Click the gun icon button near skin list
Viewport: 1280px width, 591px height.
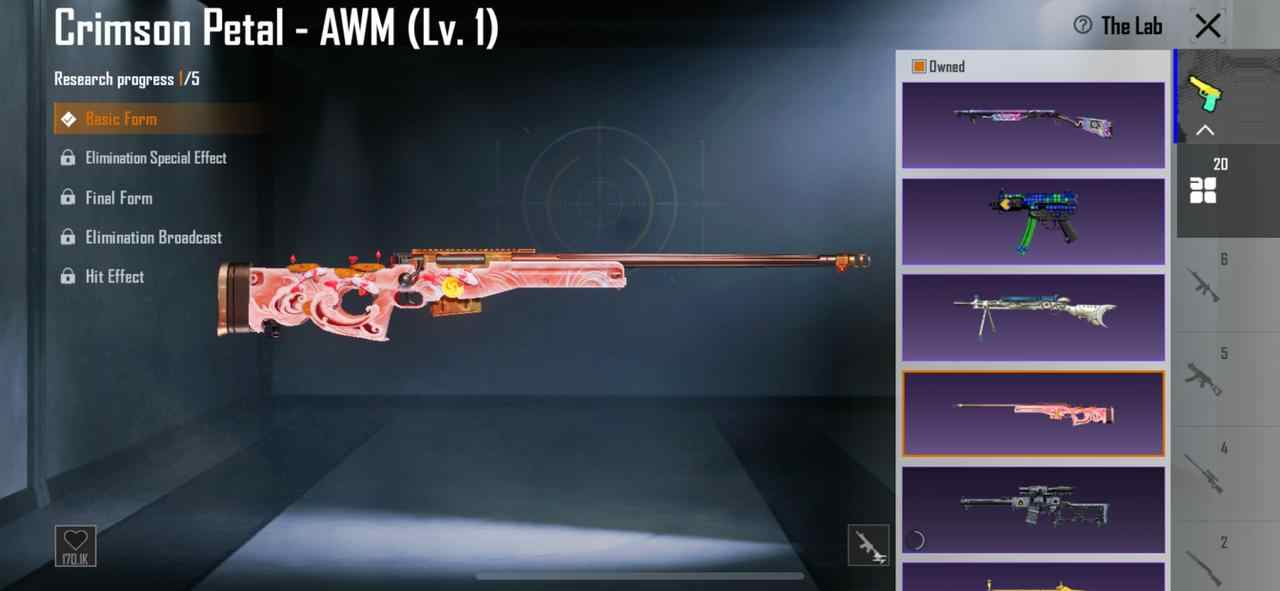pos(868,545)
